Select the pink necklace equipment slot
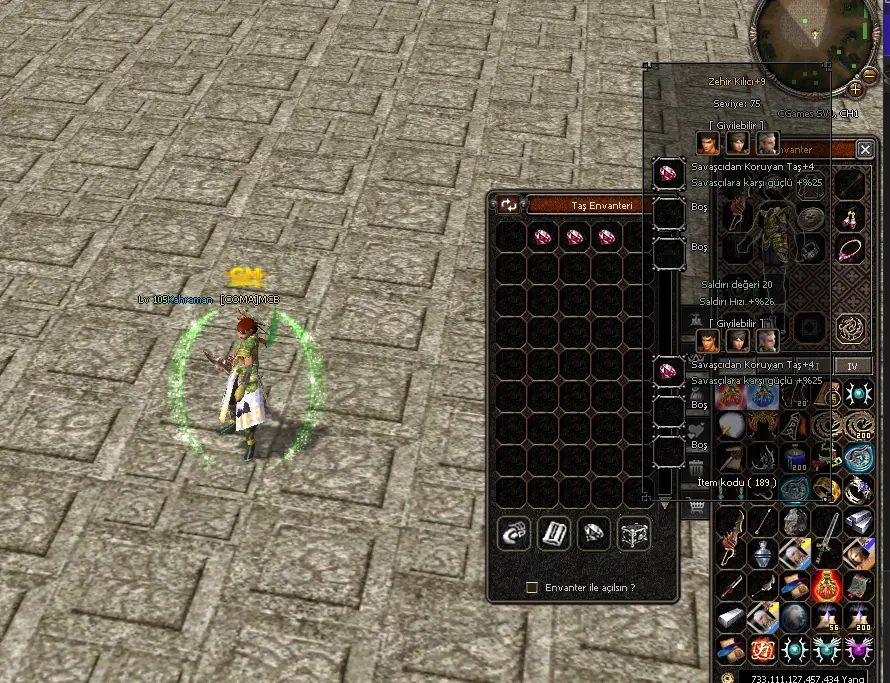The image size is (890, 683). [x=852, y=248]
